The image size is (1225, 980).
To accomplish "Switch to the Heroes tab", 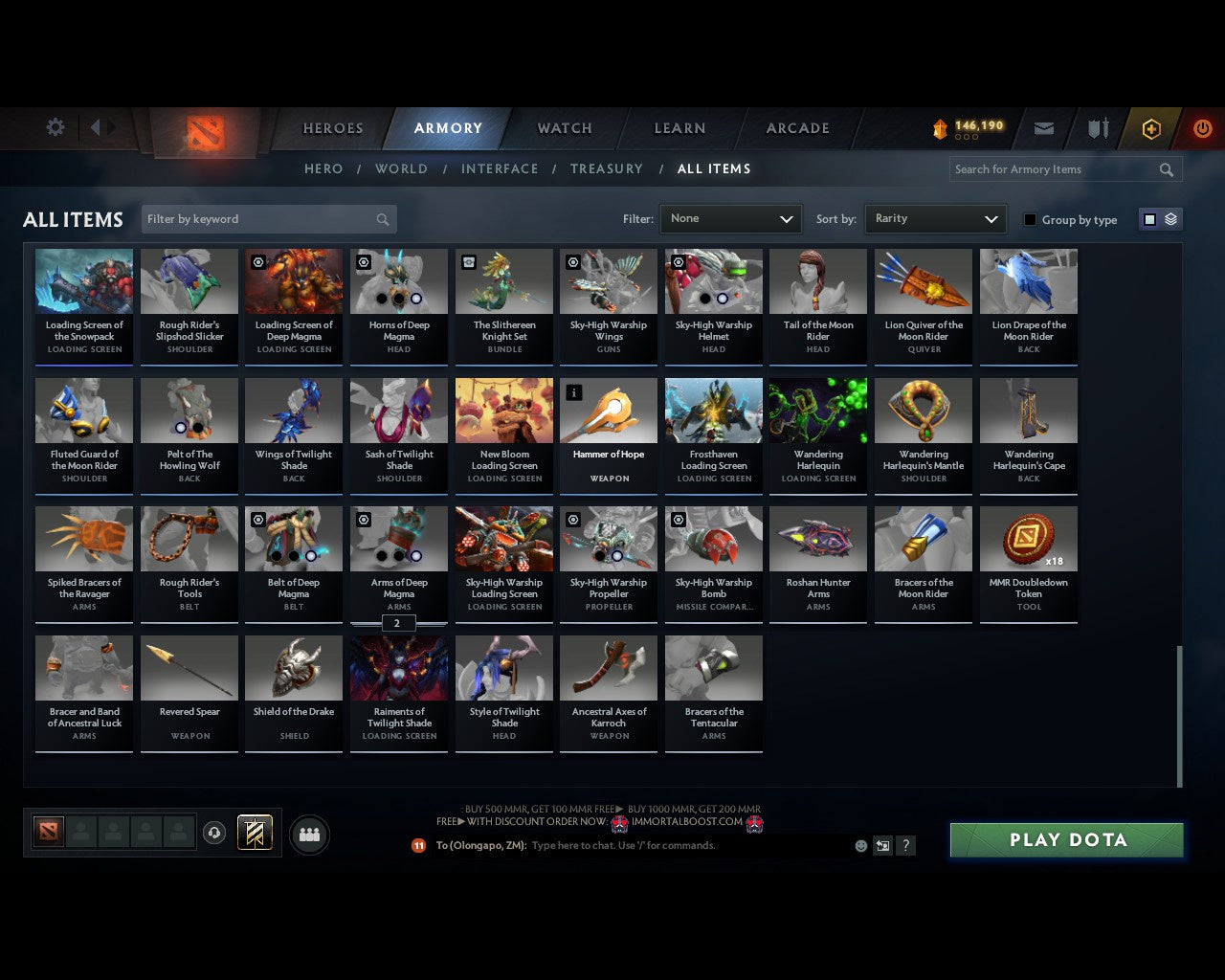I will coord(332,128).
